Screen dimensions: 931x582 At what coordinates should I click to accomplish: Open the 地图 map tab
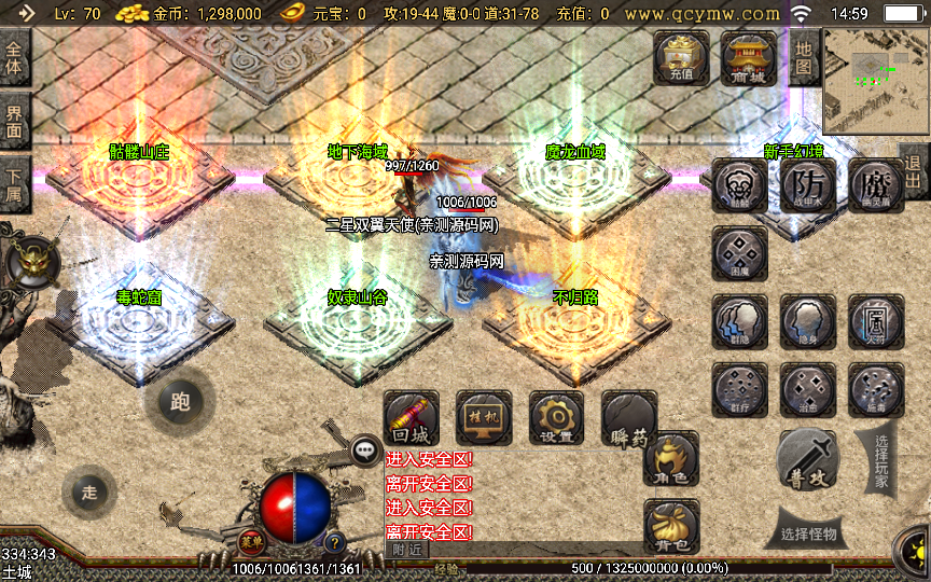click(x=804, y=57)
